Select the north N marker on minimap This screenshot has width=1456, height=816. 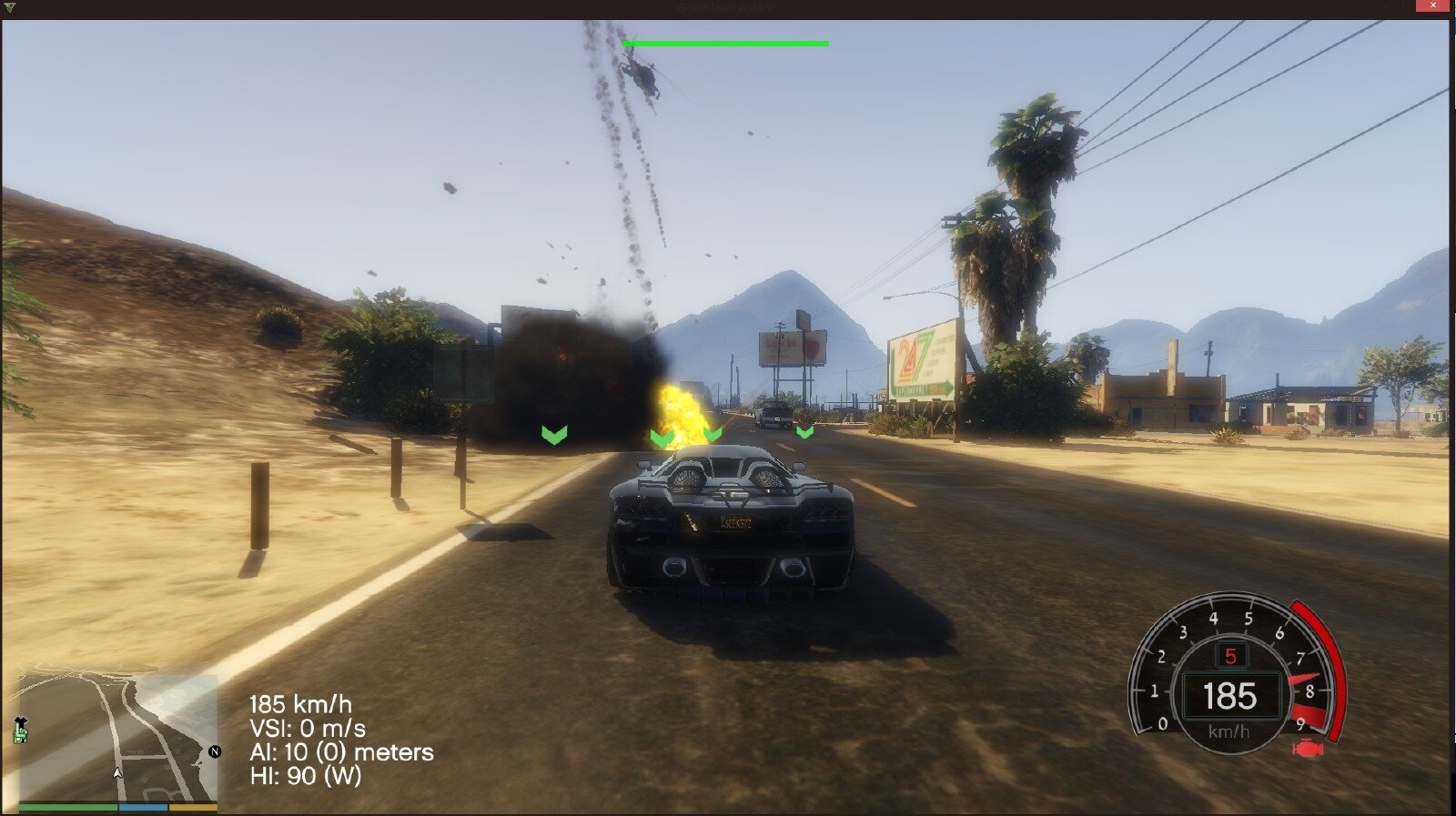[x=215, y=751]
